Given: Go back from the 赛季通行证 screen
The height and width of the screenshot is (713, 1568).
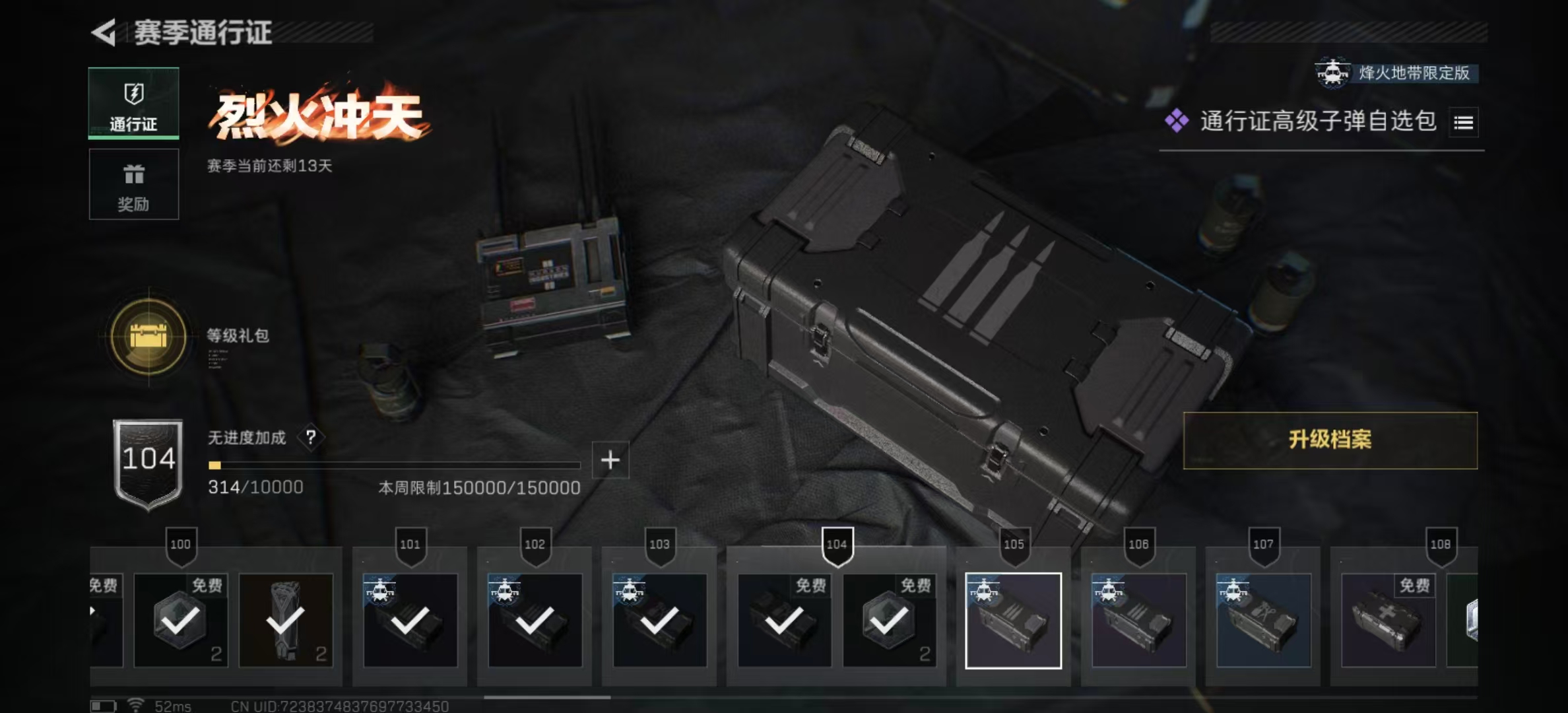Looking at the screenshot, I should [104, 32].
